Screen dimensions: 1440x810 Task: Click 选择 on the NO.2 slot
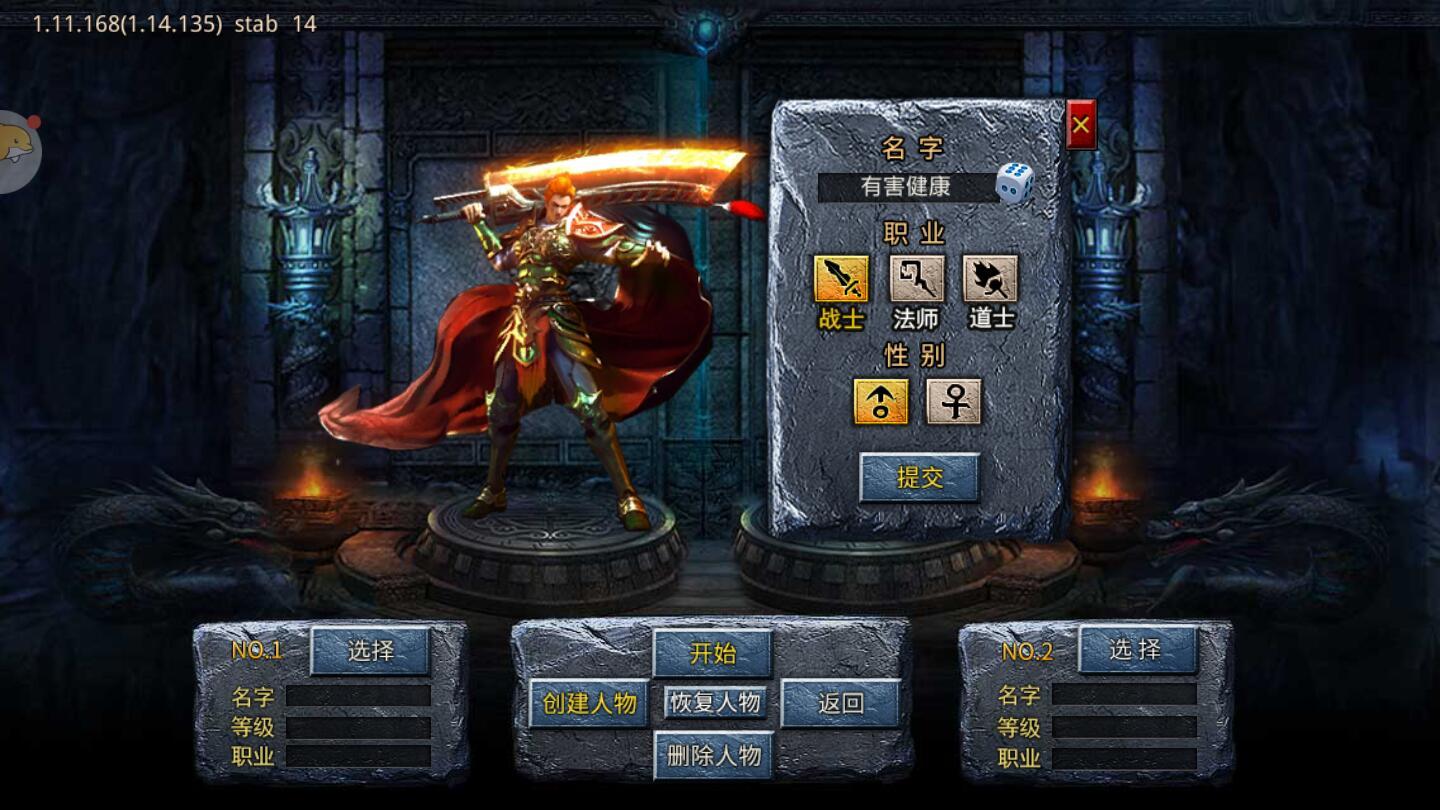(x=1138, y=649)
